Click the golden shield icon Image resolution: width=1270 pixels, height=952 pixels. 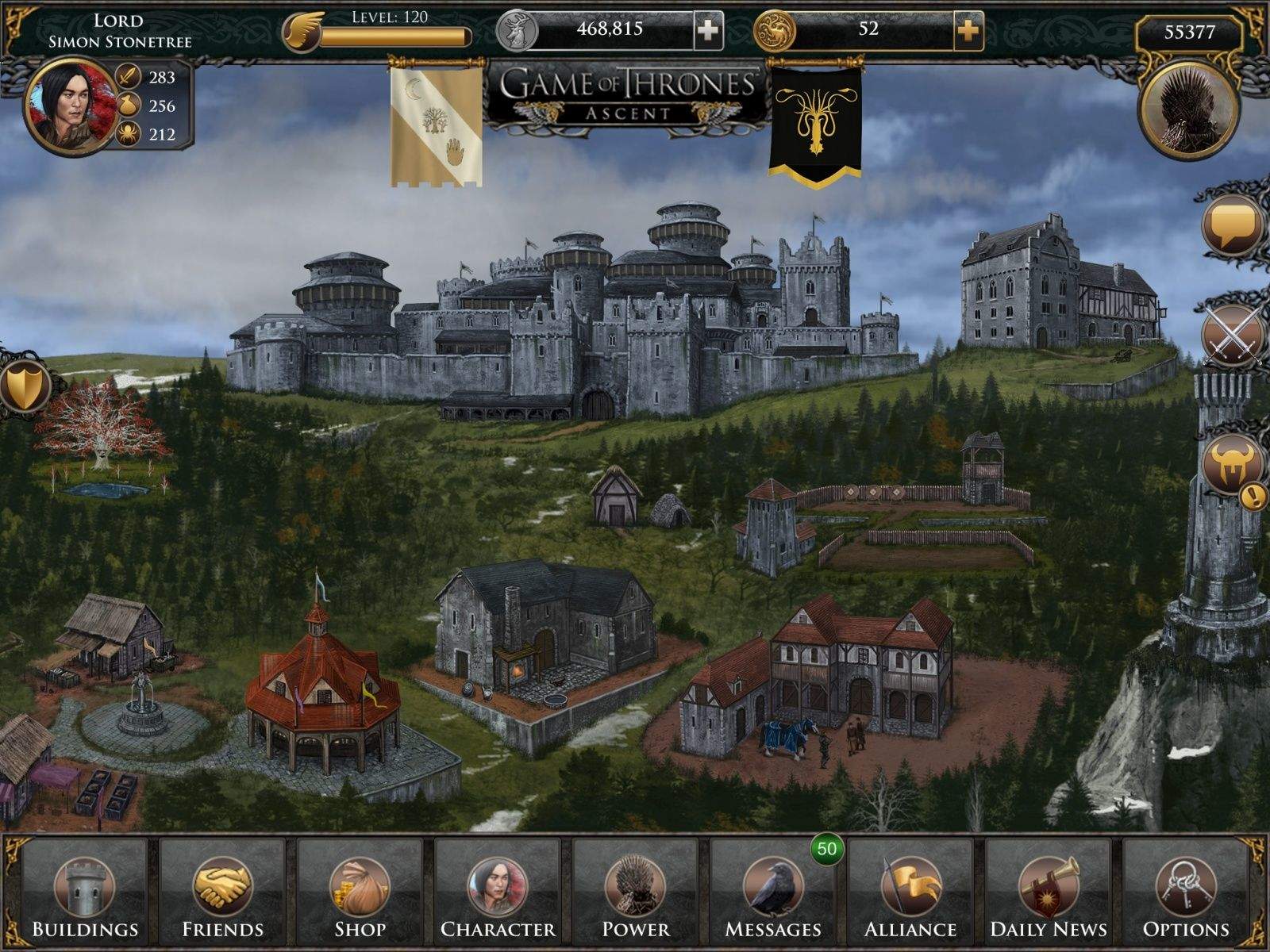pyautogui.click(x=22, y=388)
